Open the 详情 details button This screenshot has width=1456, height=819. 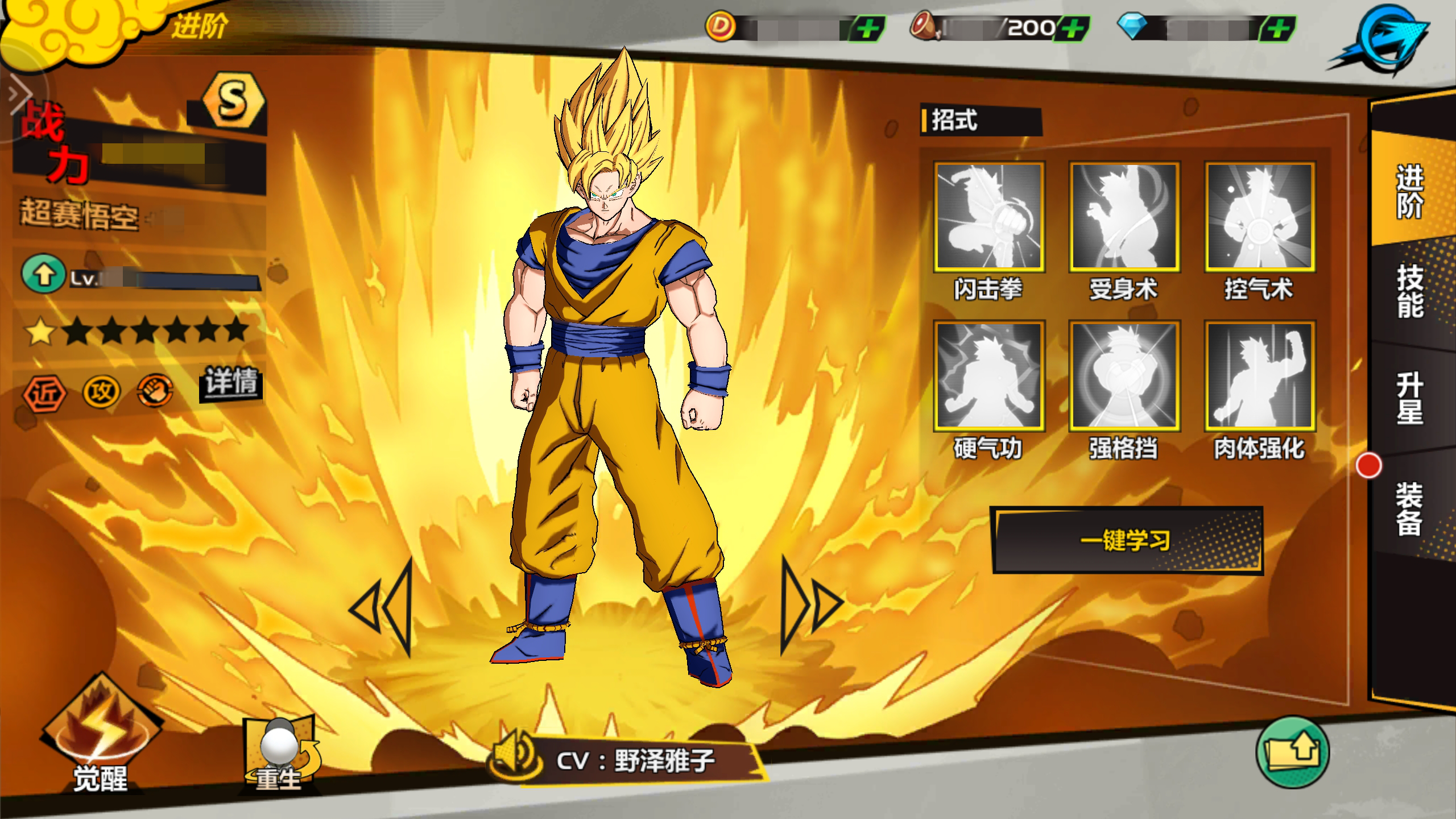pyautogui.click(x=231, y=382)
